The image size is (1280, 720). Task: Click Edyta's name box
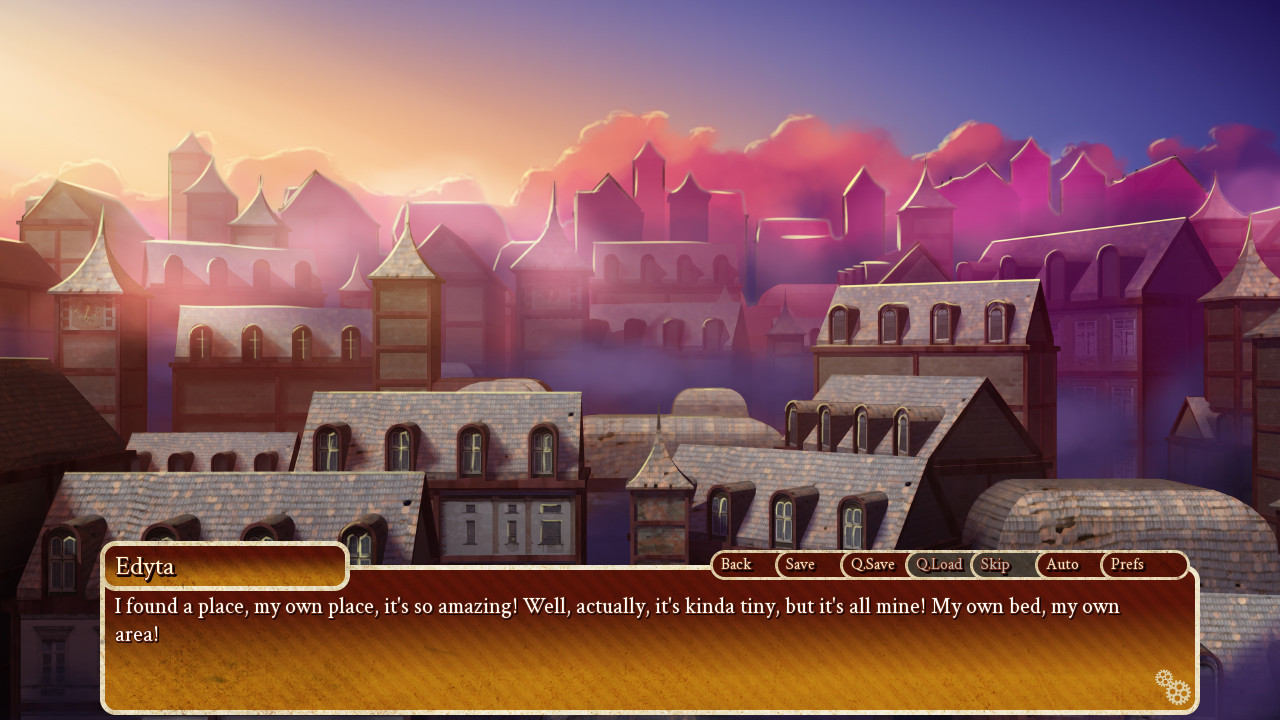(x=225, y=566)
